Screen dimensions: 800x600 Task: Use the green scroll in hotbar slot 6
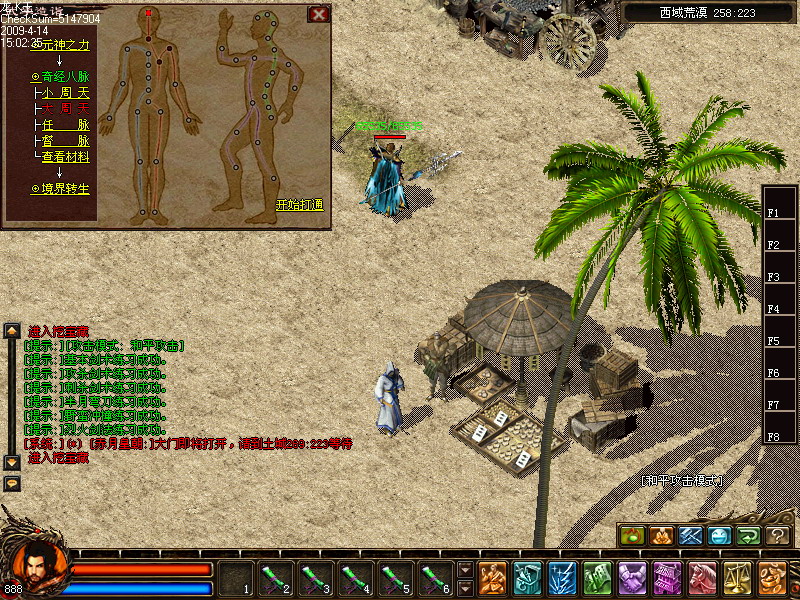(435, 578)
